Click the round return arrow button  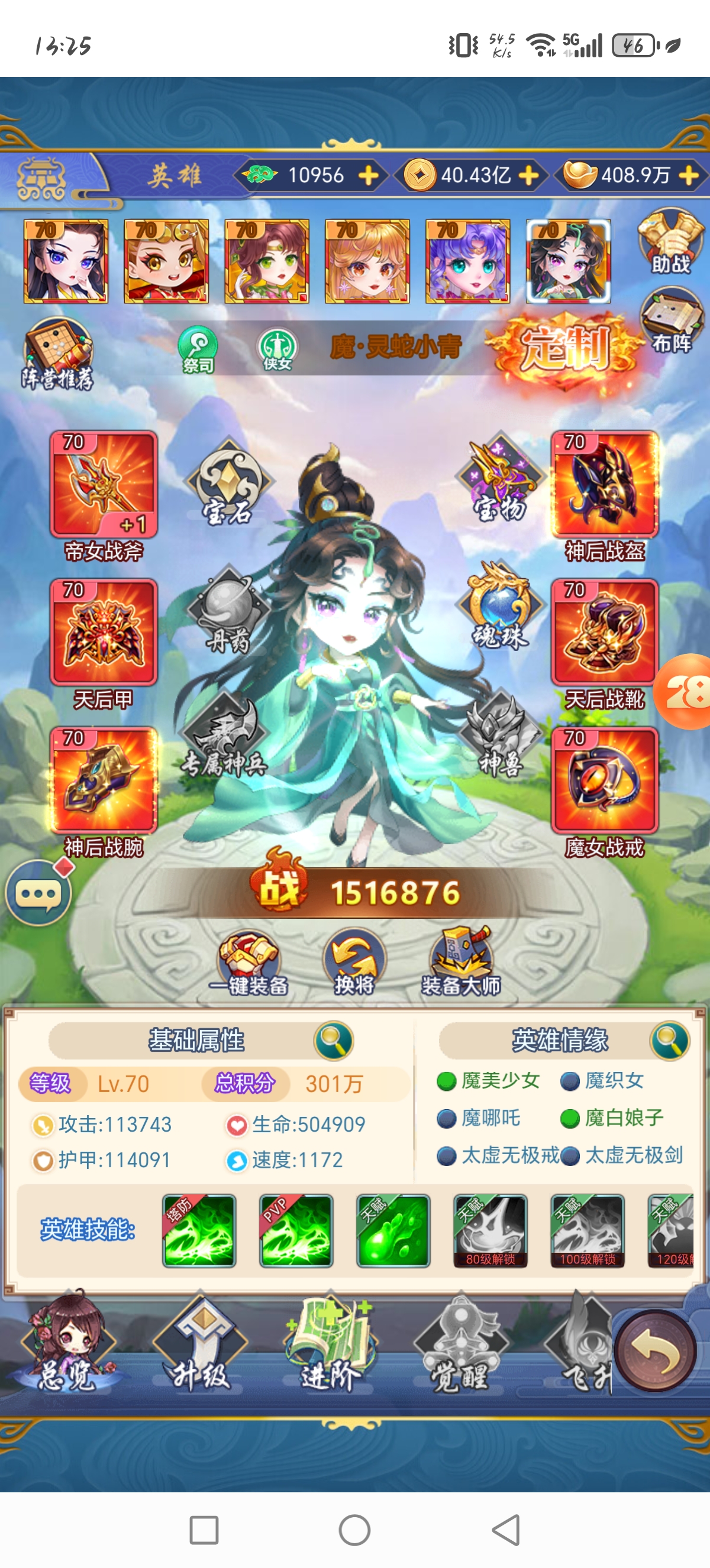[655, 1350]
